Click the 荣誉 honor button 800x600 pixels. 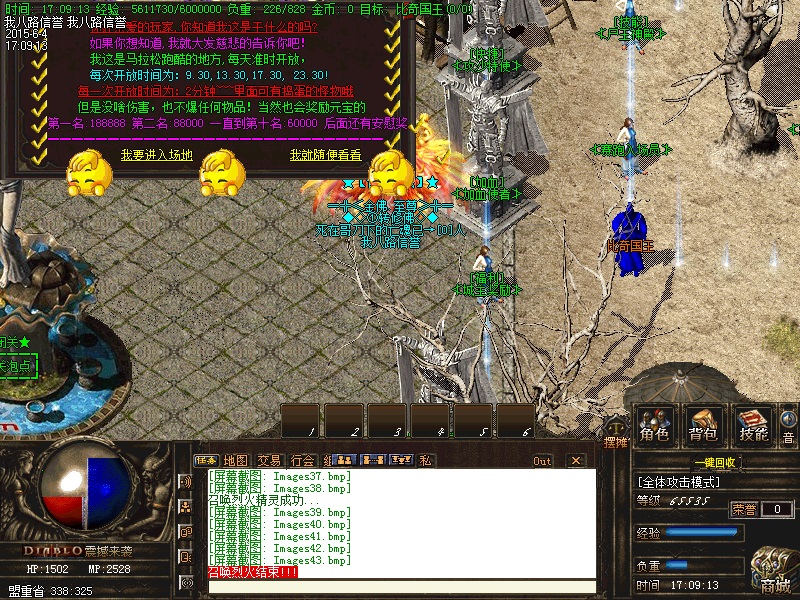click(744, 509)
